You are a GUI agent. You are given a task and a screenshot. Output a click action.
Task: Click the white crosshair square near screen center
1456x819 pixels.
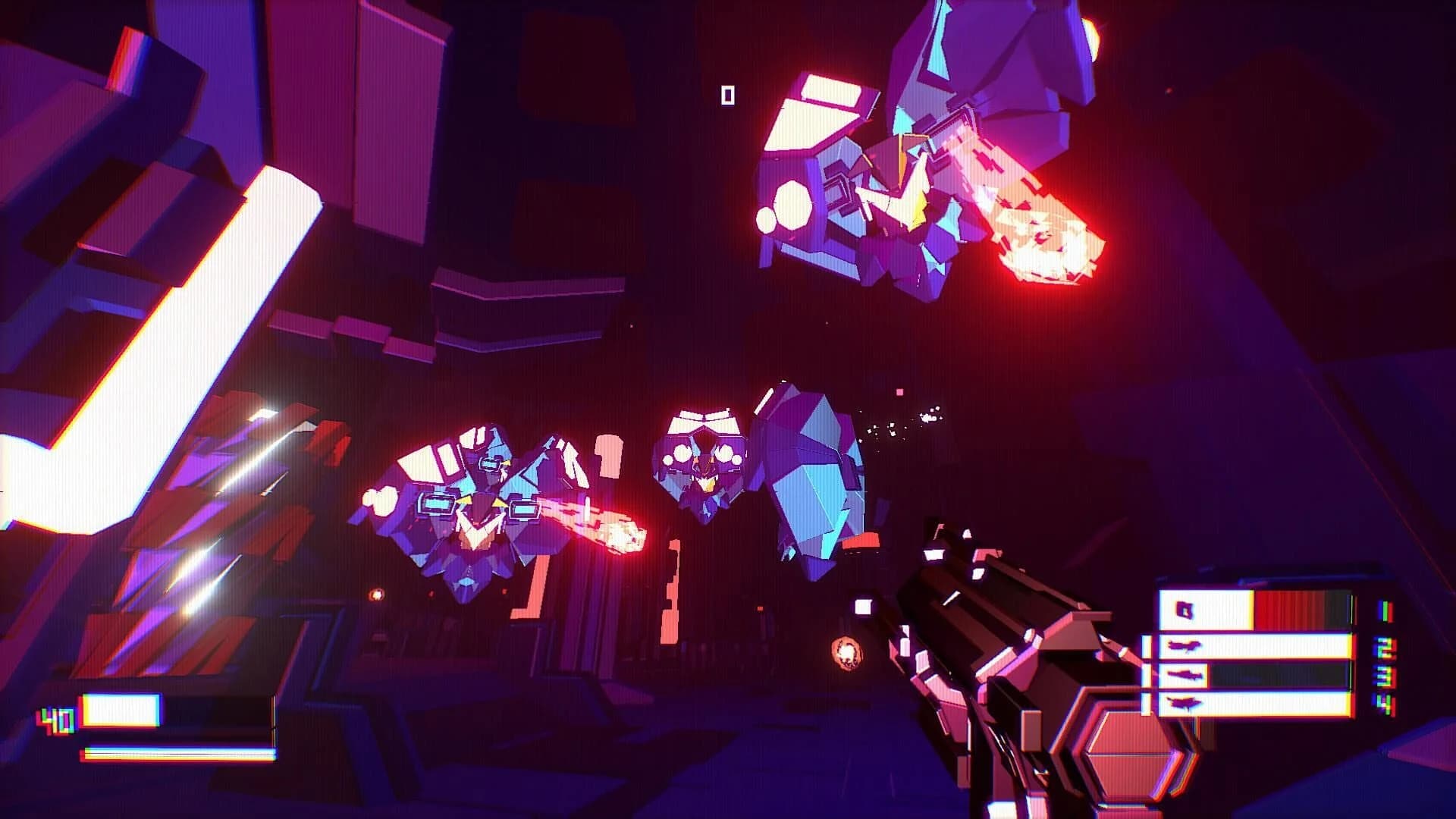(x=864, y=607)
